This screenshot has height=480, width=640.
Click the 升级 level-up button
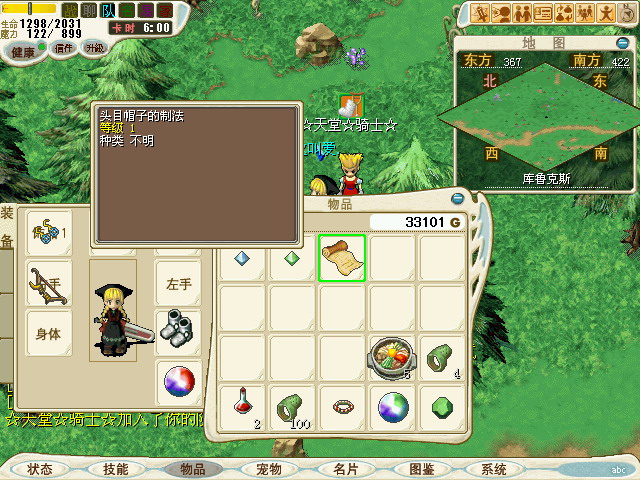(95, 49)
